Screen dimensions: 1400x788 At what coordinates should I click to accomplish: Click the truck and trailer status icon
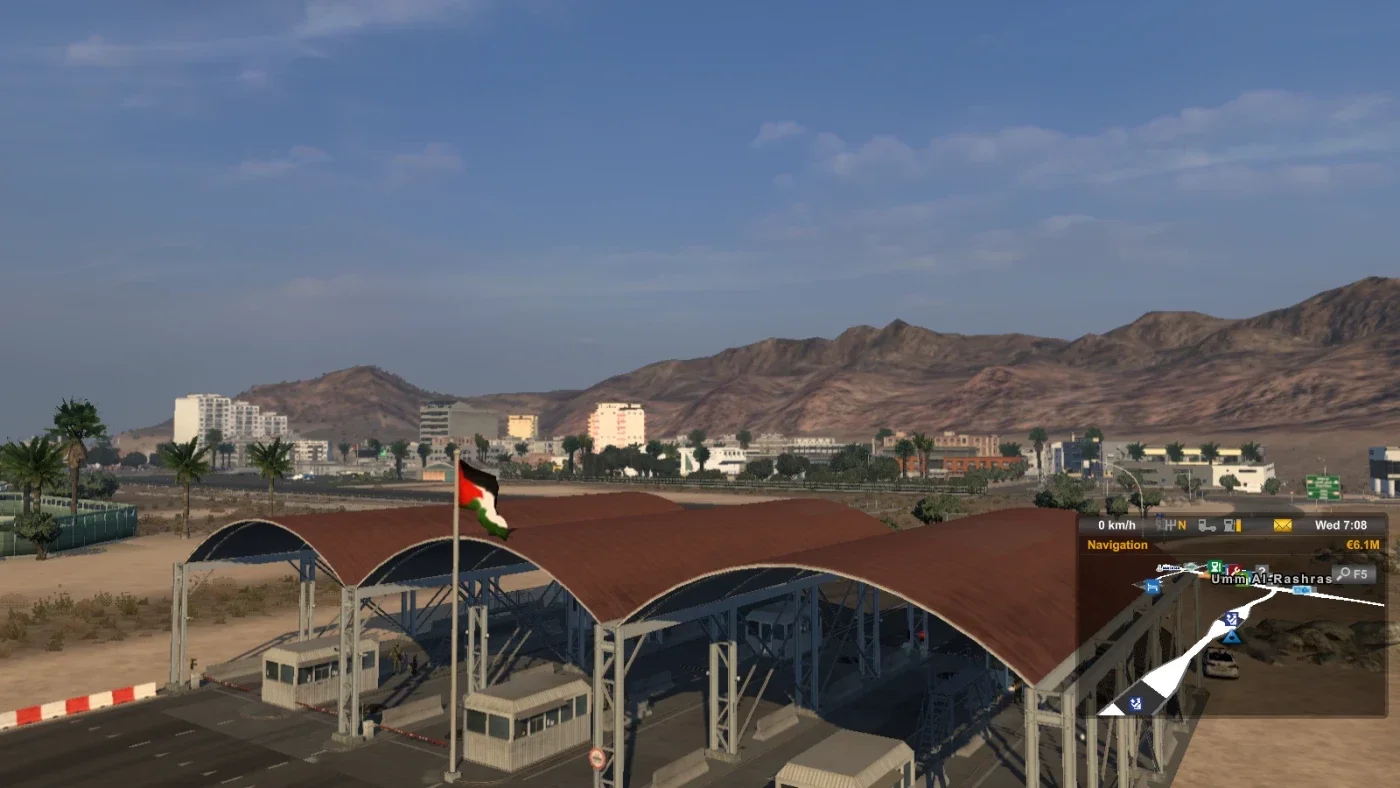tap(1206, 525)
